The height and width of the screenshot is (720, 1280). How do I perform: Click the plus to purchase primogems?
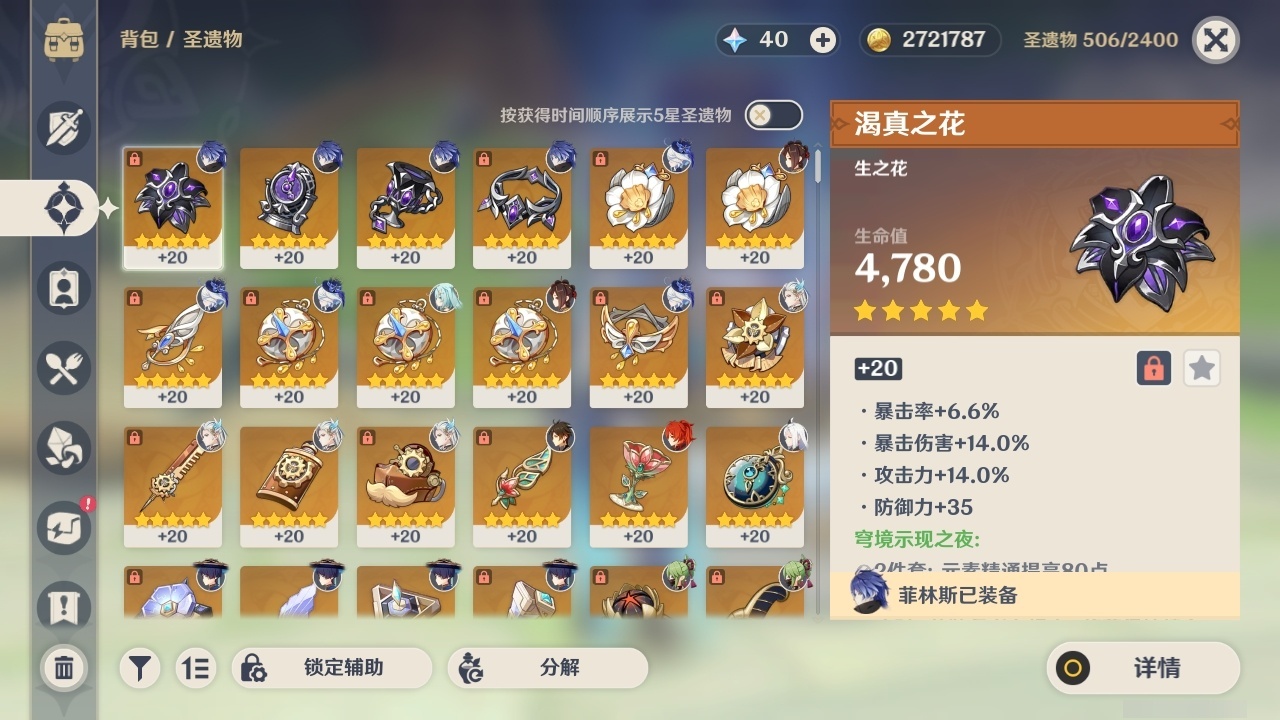(x=822, y=40)
